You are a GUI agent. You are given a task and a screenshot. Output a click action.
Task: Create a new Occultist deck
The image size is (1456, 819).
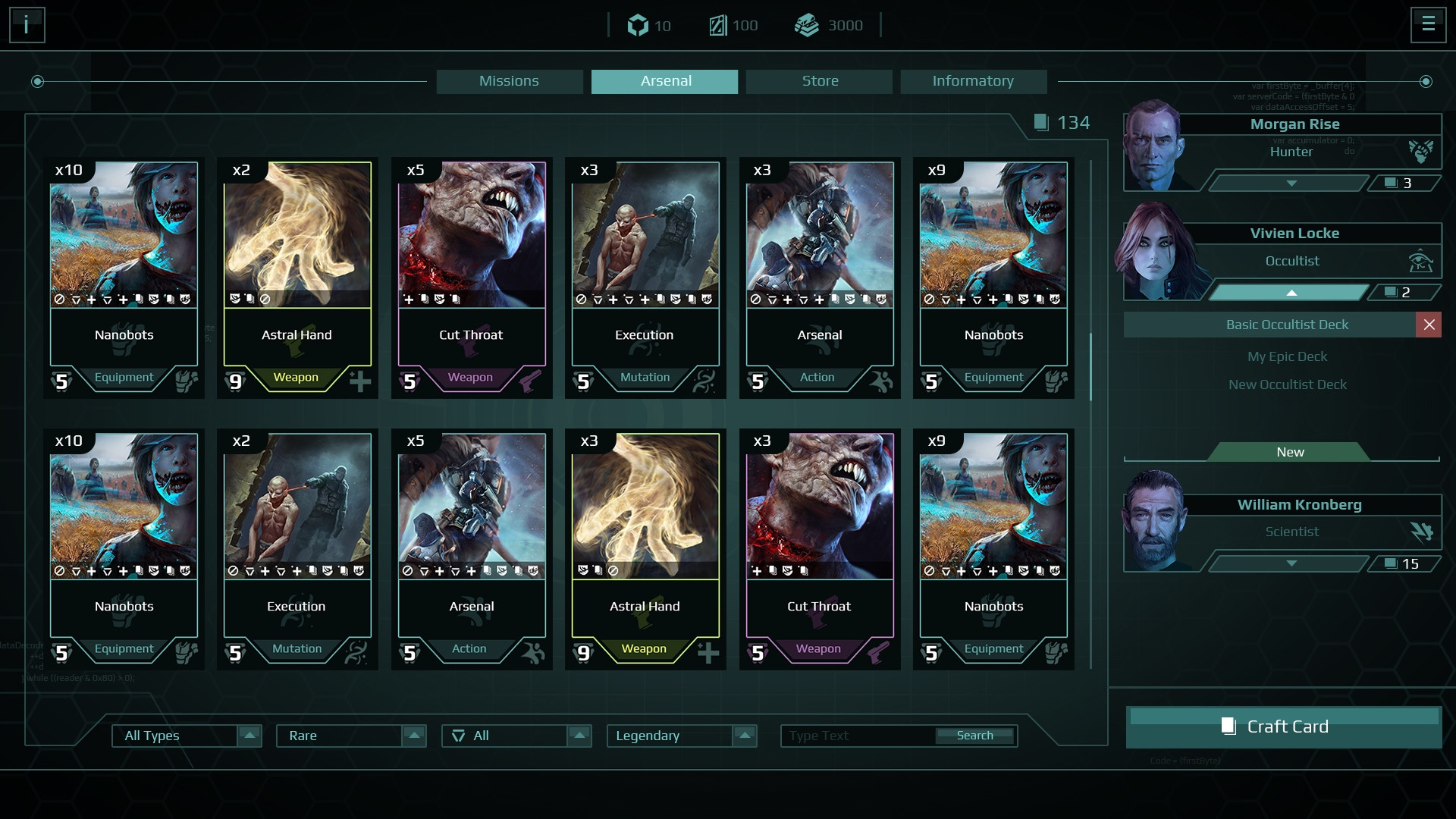(1289, 452)
